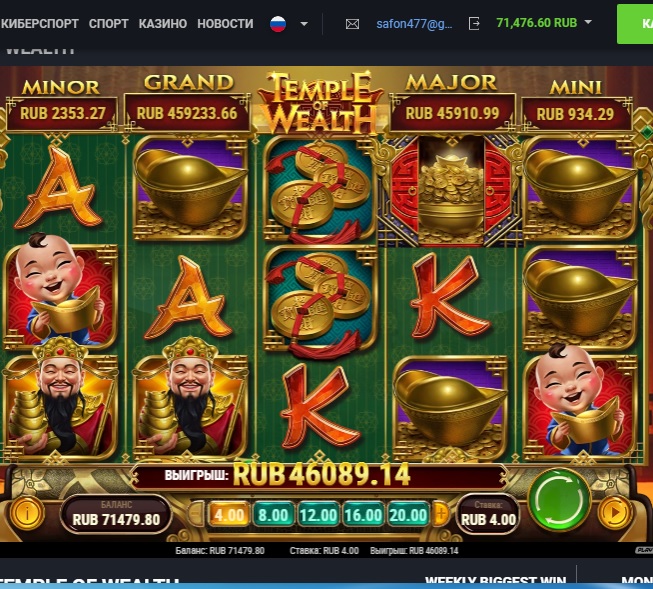Open the paytable info button
The width and height of the screenshot is (653, 589).
pyautogui.click(x=27, y=514)
